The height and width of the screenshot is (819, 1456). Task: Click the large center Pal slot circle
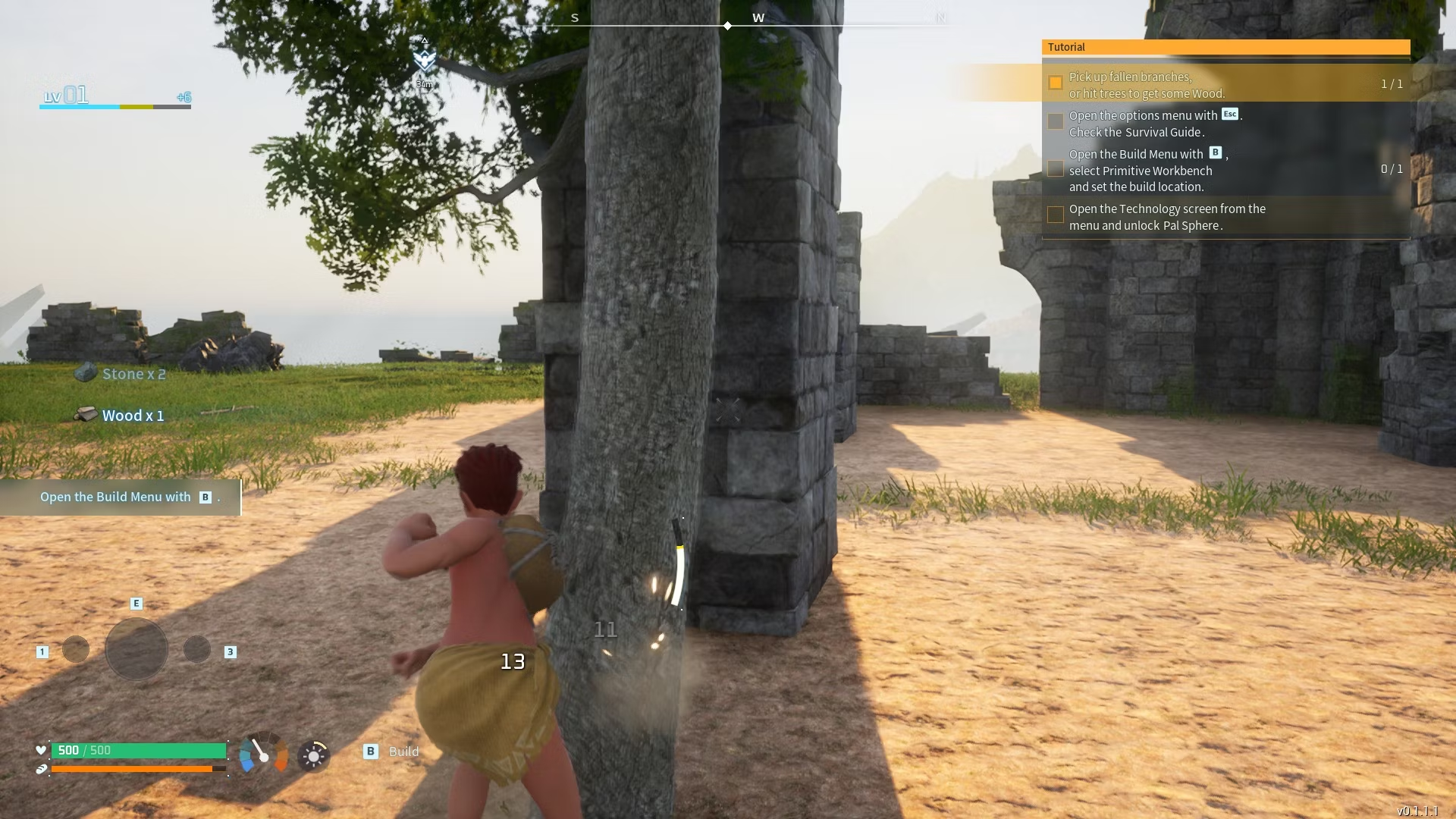(136, 649)
